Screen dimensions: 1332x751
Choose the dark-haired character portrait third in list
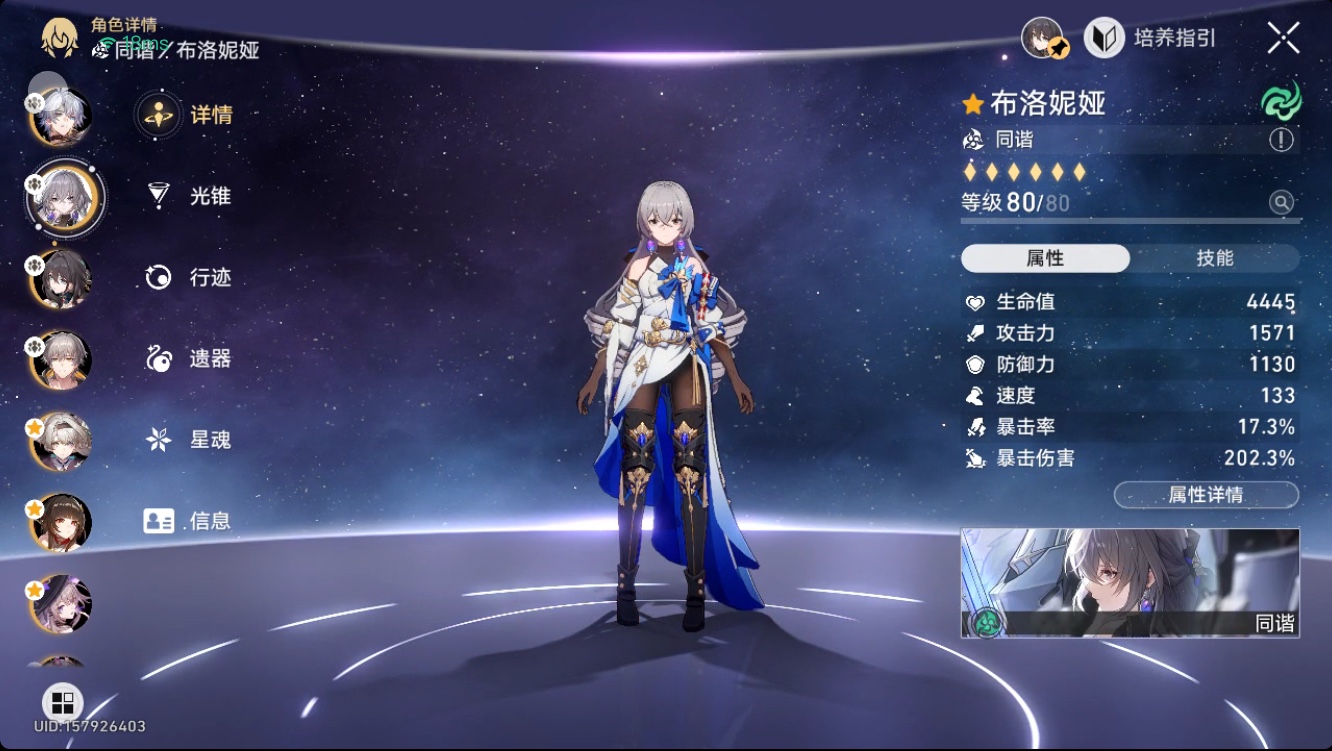tap(62, 279)
